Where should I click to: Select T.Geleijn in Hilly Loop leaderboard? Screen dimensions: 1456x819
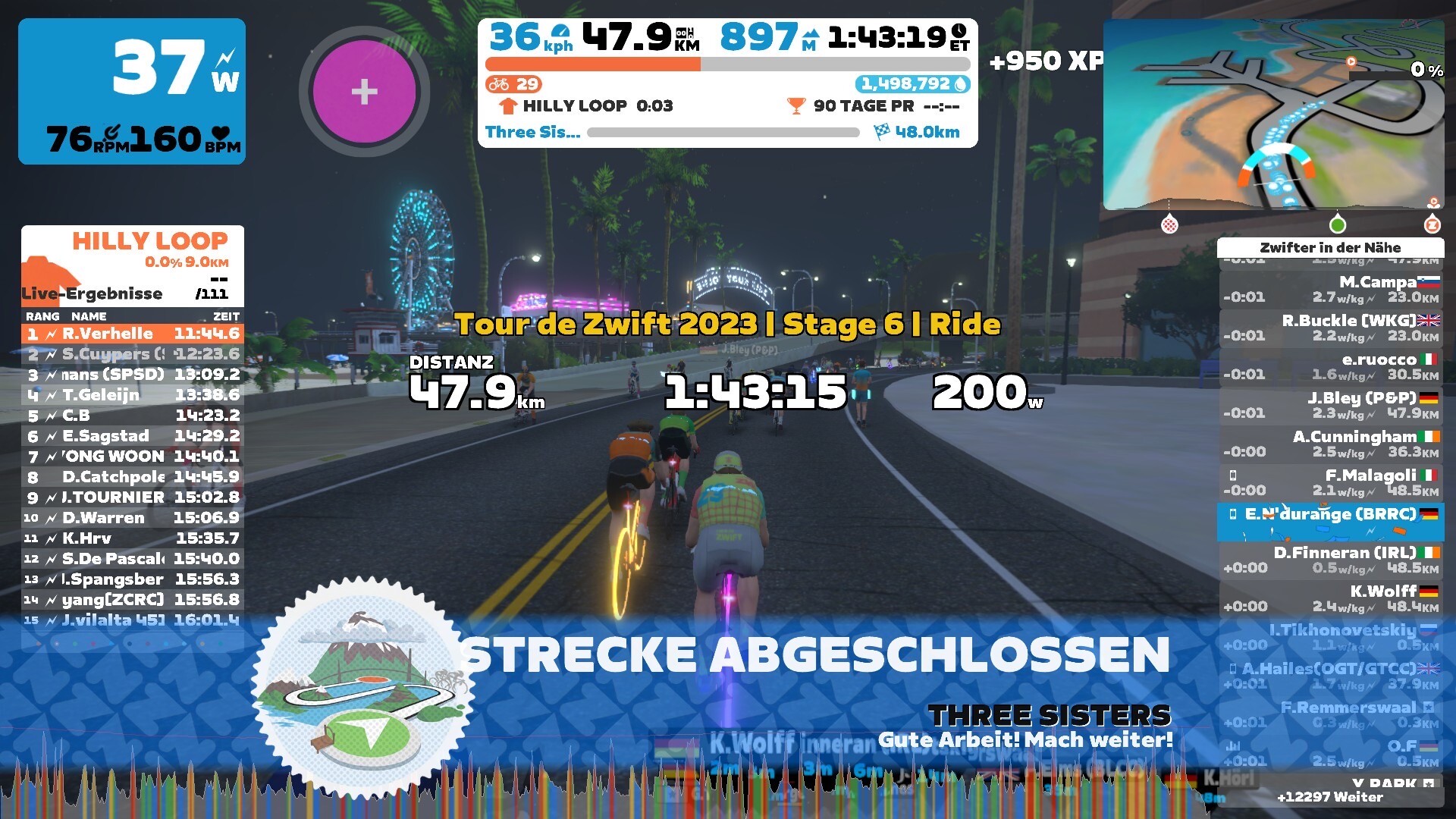pos(133,395)
